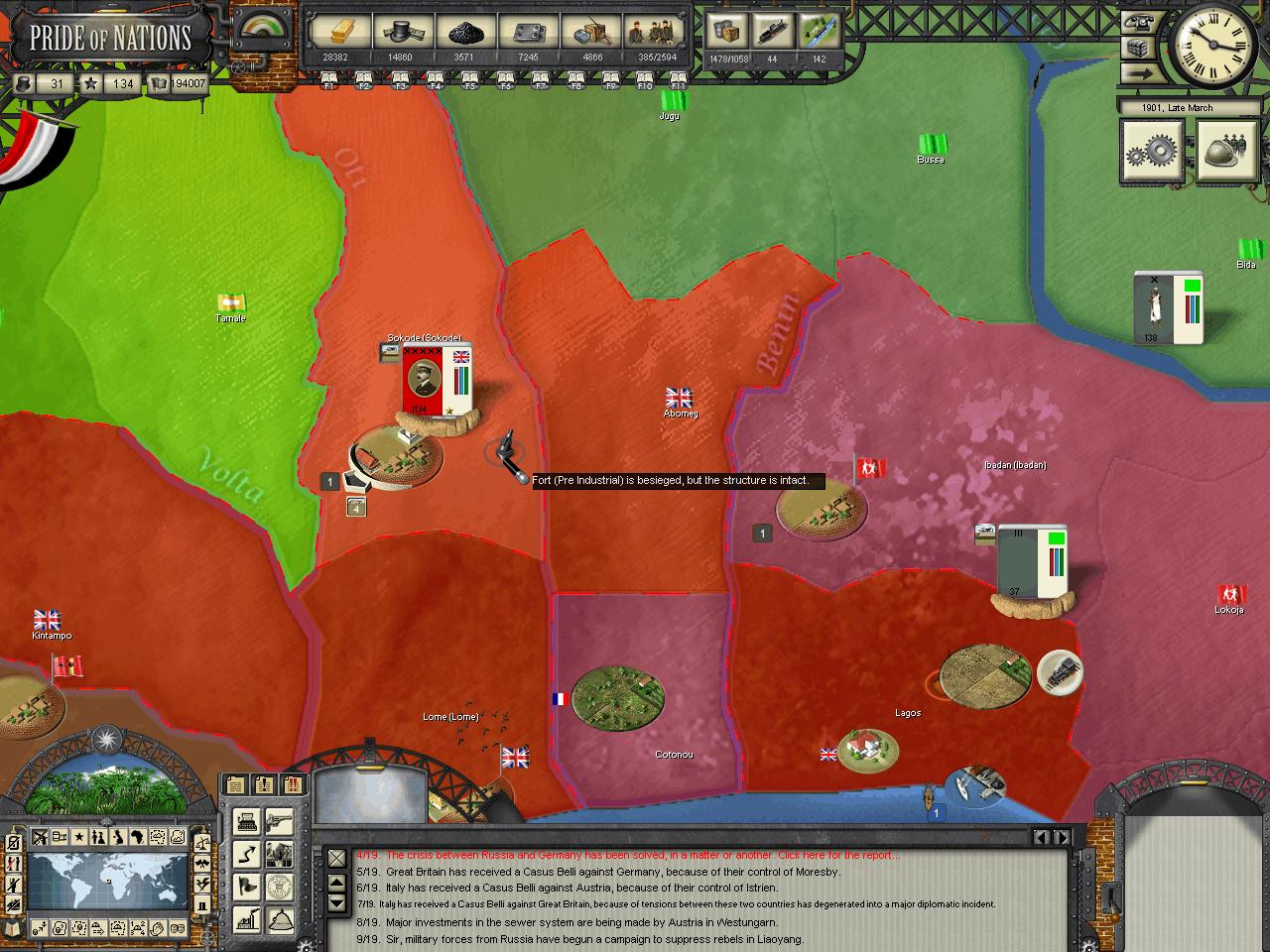
Task: Click the telephone button near the clock
Action: point(1139,24)
